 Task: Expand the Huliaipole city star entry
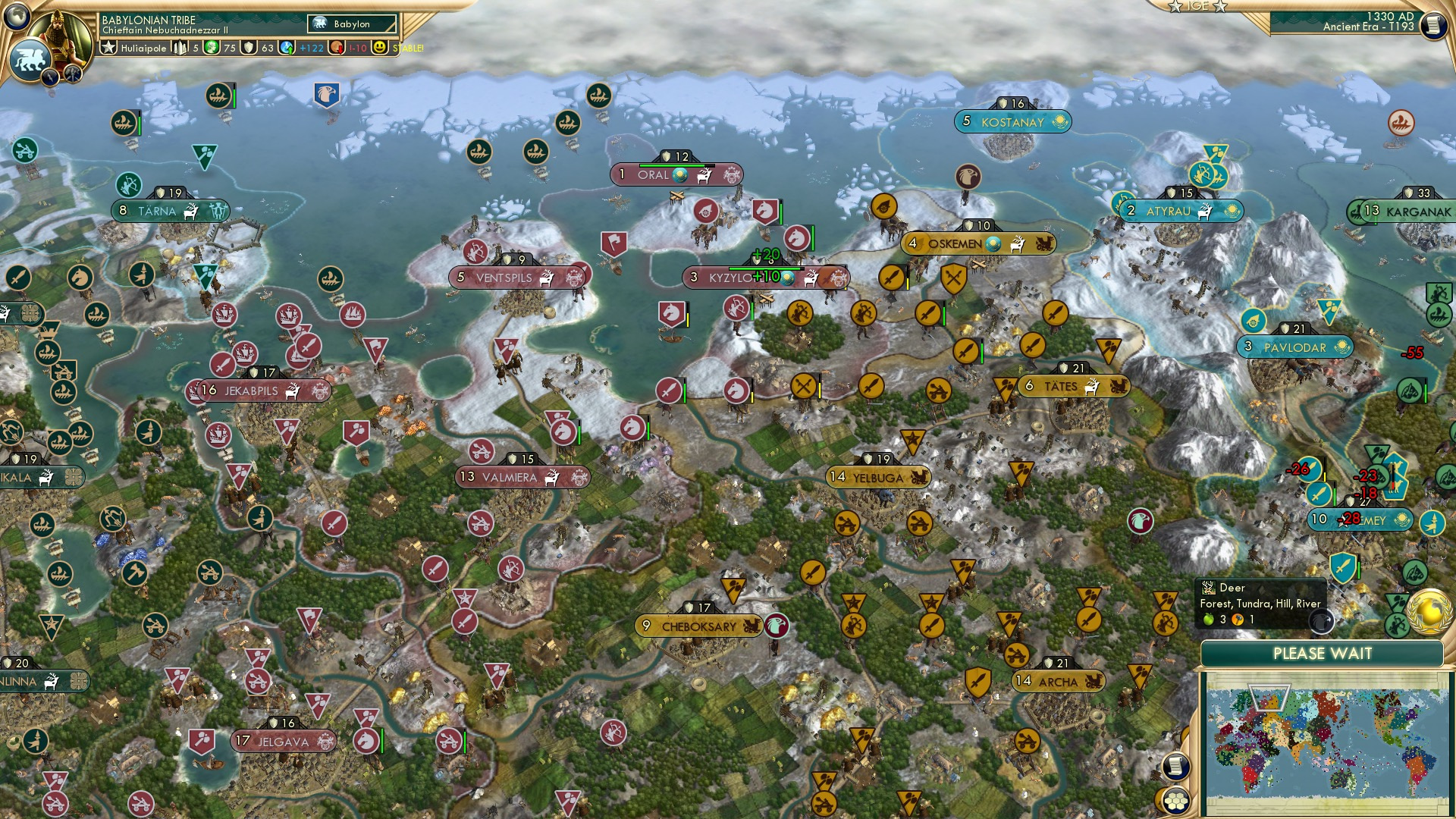point(144,48)
